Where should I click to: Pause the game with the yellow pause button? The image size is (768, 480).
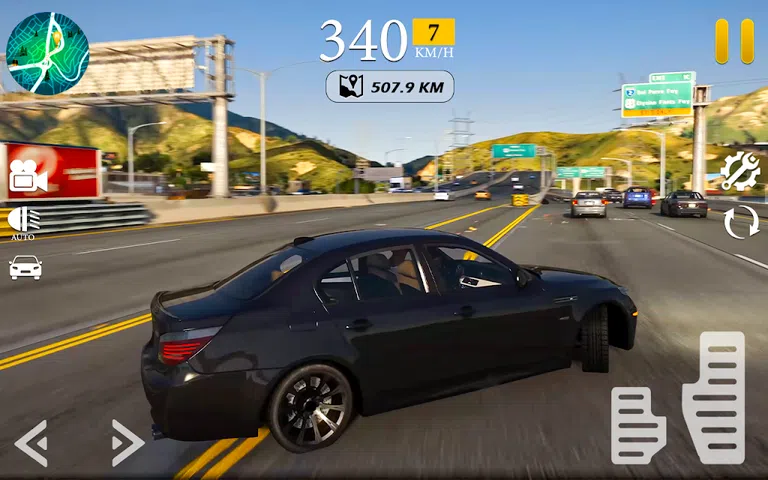click(734, 41)
